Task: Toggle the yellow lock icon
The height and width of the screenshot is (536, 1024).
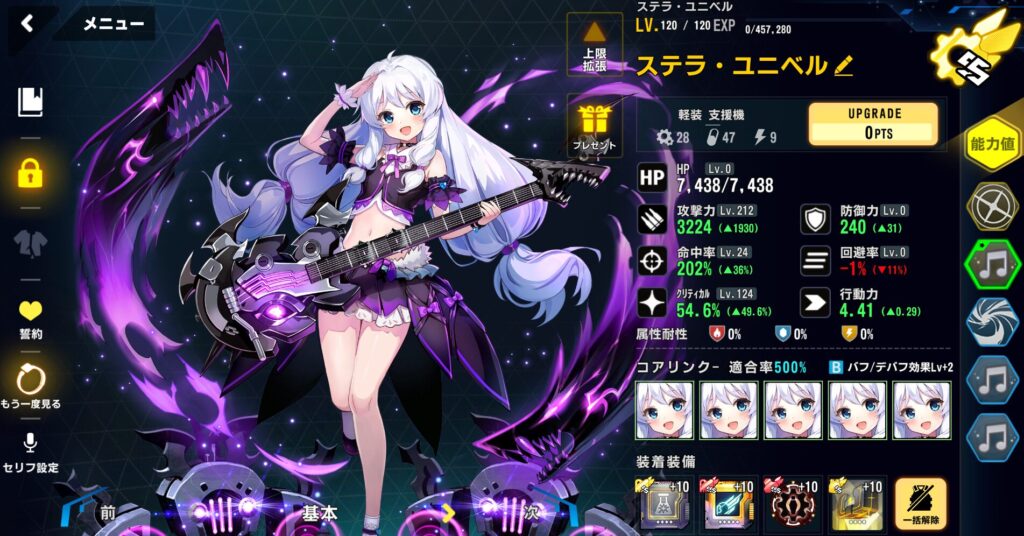Action: (30, 174)
